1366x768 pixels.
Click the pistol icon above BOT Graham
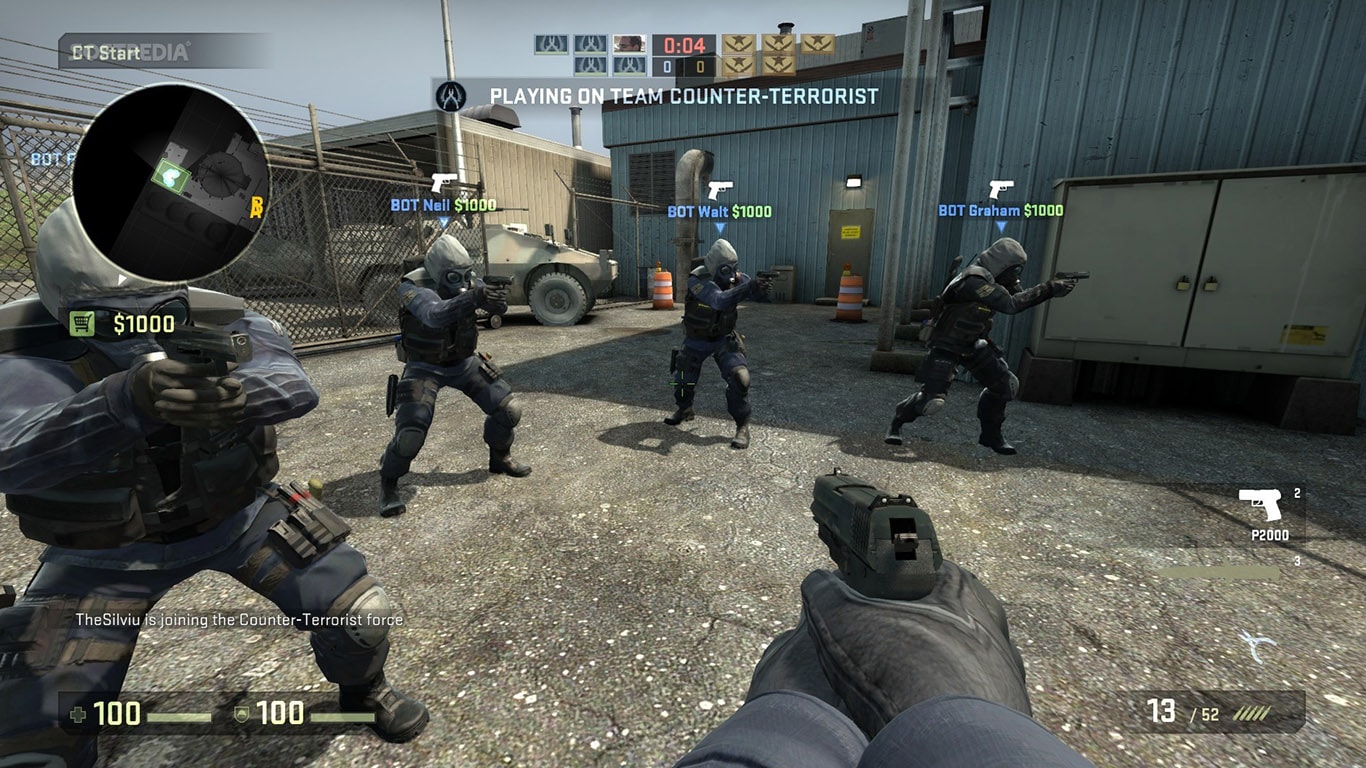tap(1000, 188)
